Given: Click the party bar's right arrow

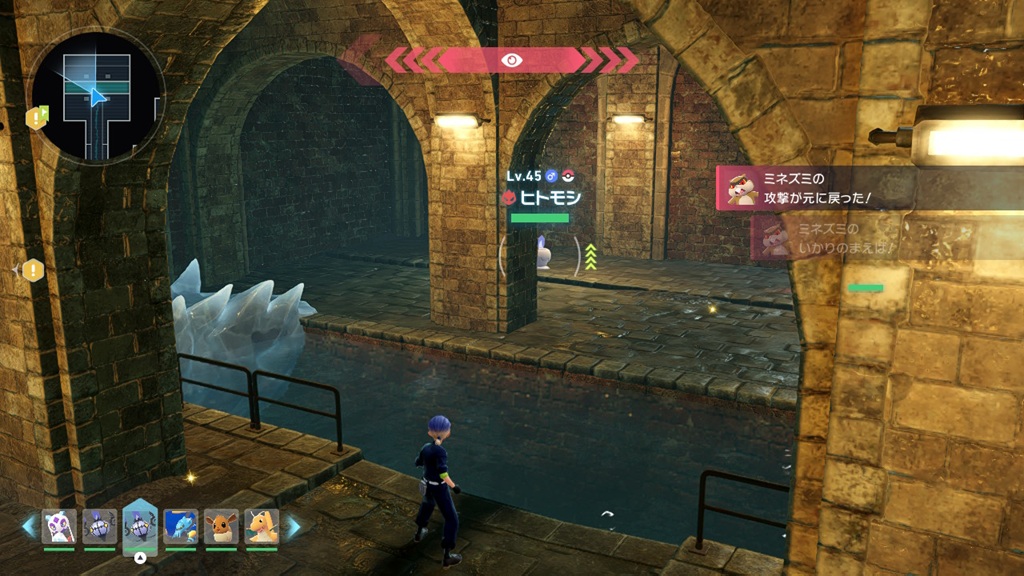Looking at the screenshot, I should [294, 527].
